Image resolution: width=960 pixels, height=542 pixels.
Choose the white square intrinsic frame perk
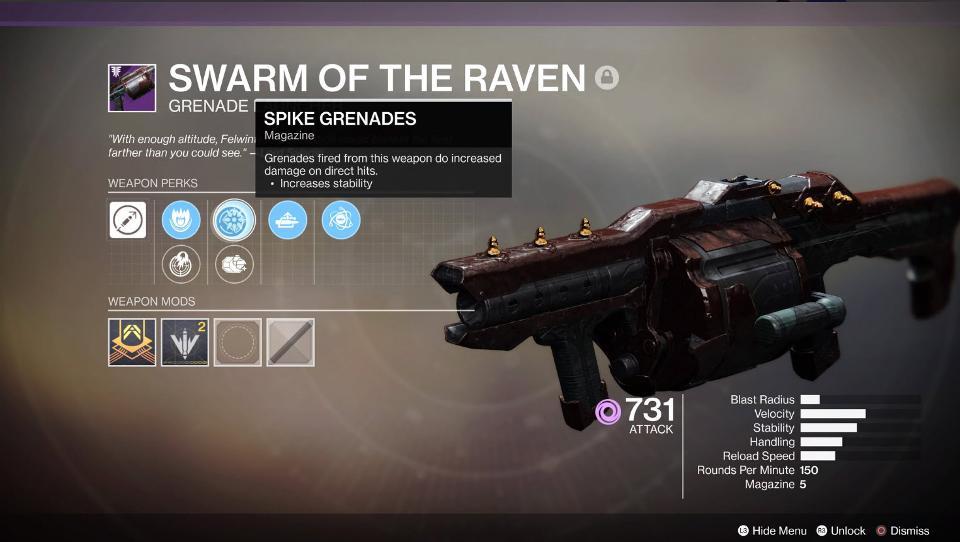[x=128, y=220]
